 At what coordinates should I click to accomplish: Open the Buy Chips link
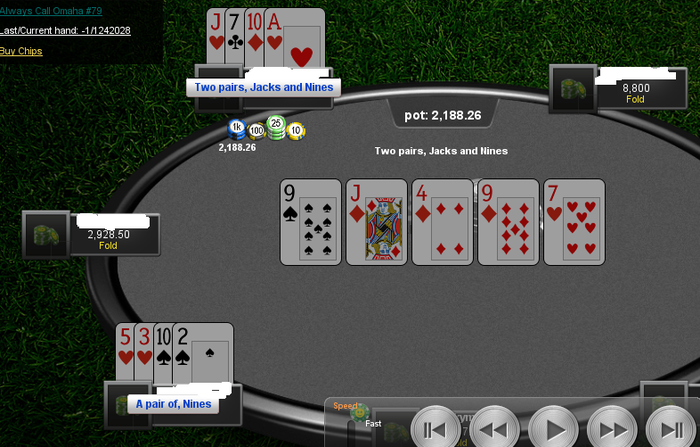click(x=21, y=51)
